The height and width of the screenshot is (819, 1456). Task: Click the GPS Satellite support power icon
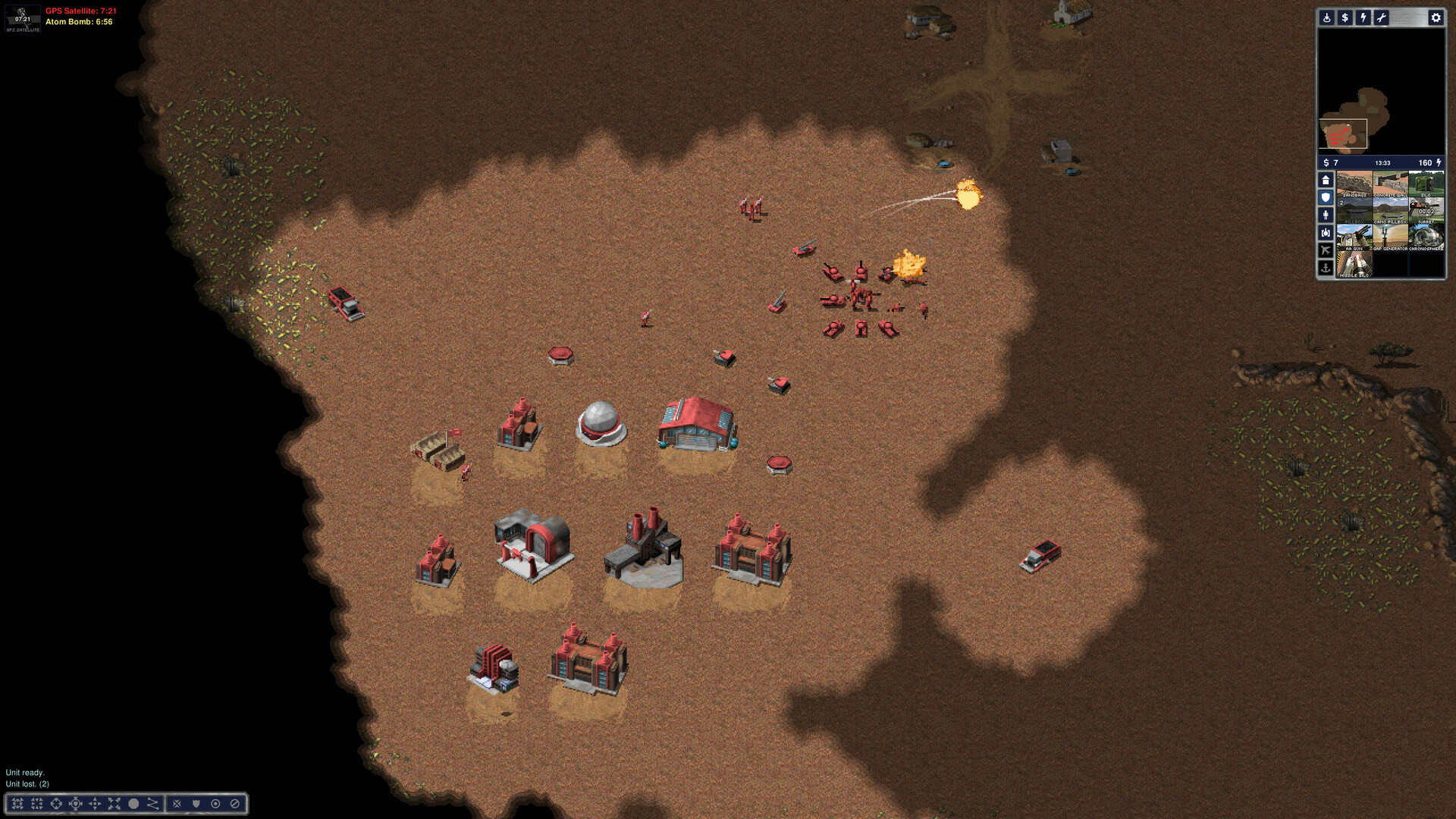pos(23,18)
